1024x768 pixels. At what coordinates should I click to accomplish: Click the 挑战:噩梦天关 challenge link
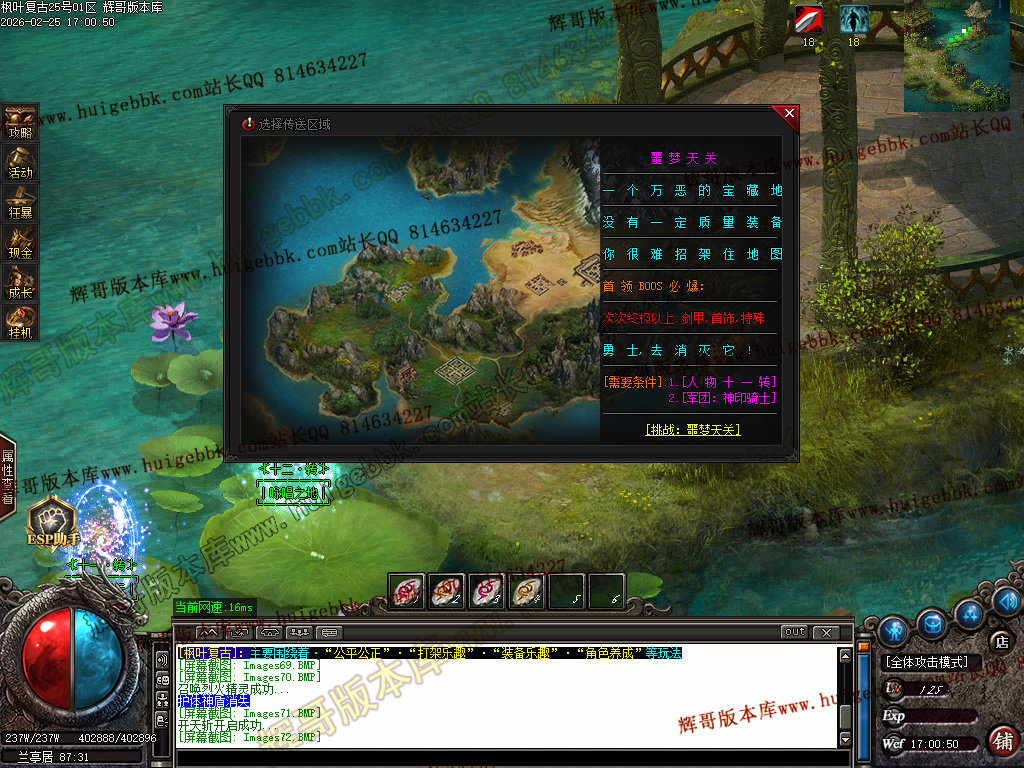692,430
